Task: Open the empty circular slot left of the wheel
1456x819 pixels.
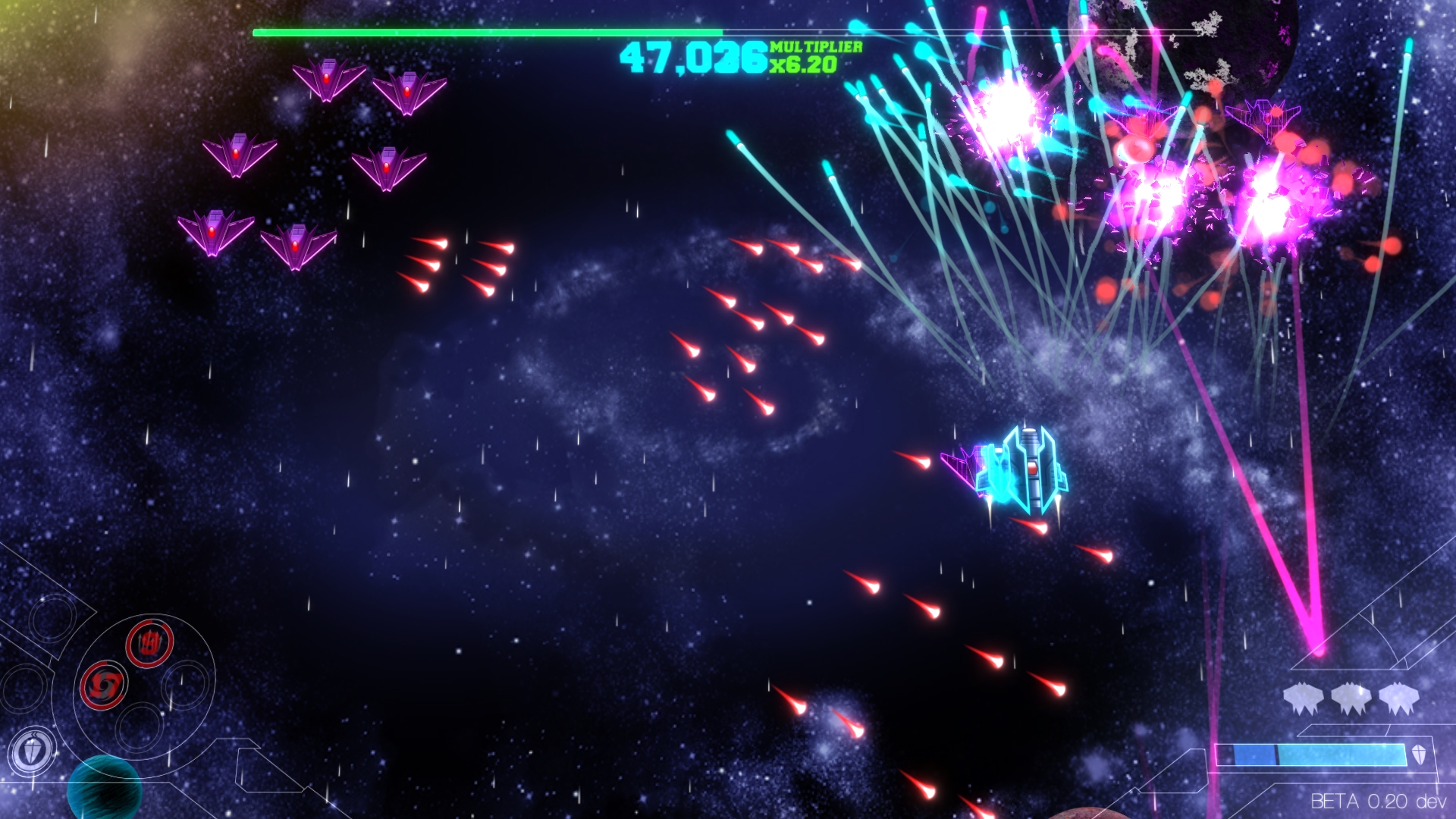Action: (24, 691)
